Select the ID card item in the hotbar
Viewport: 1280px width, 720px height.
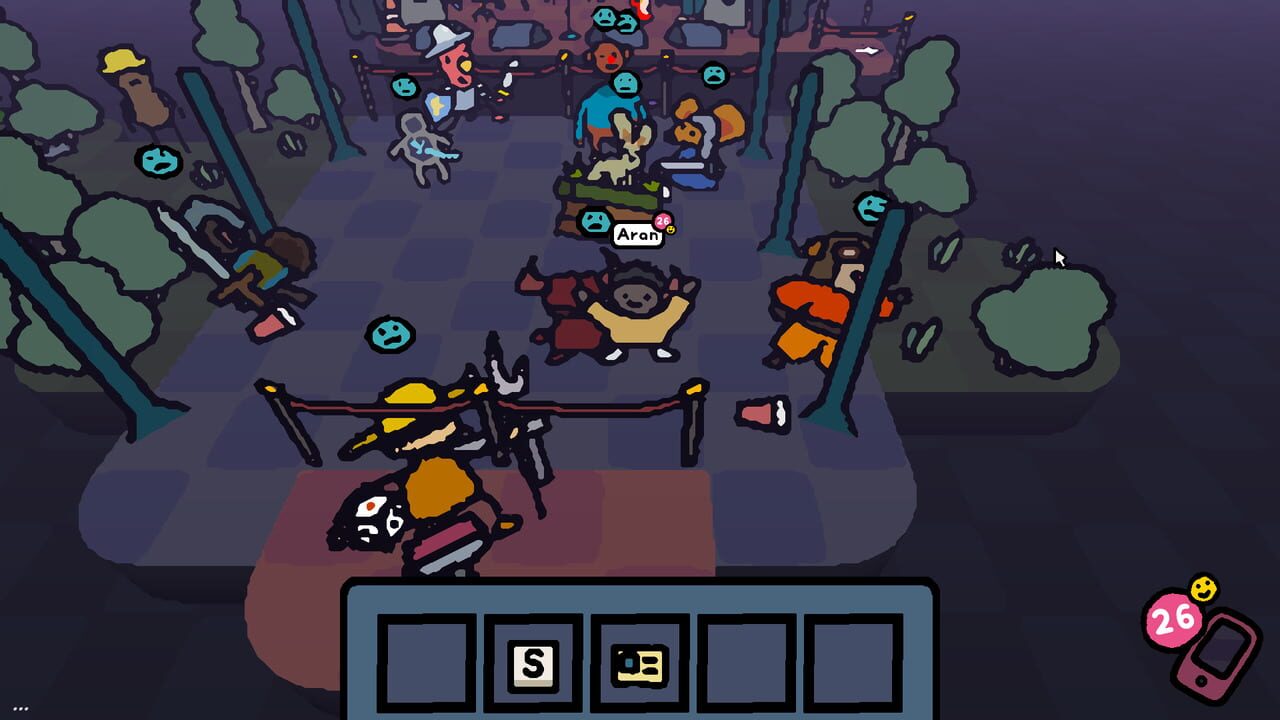638,662
